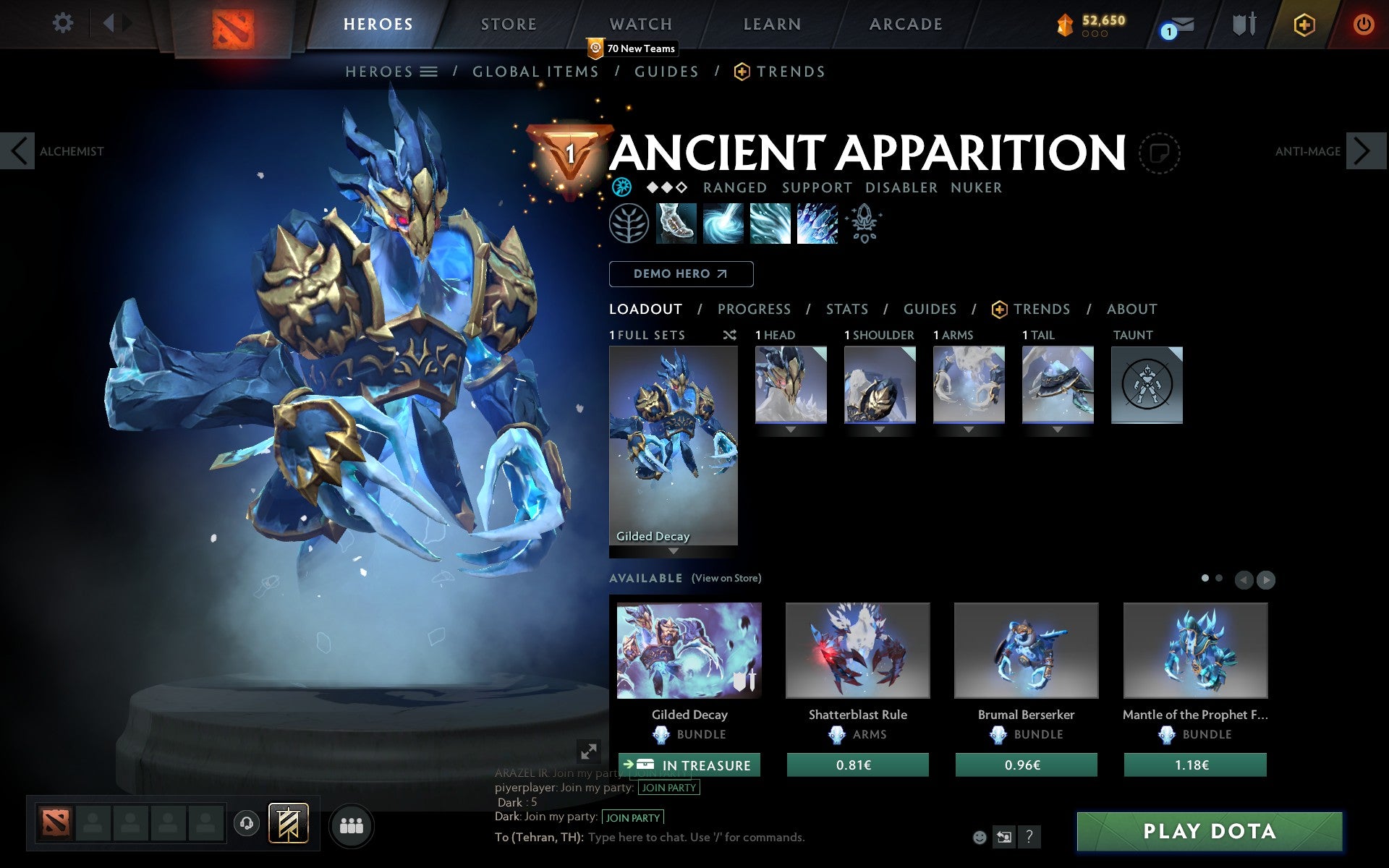Open the Heroes hamburger menu
1389x868 pixels.
click(x=430, y=71)
